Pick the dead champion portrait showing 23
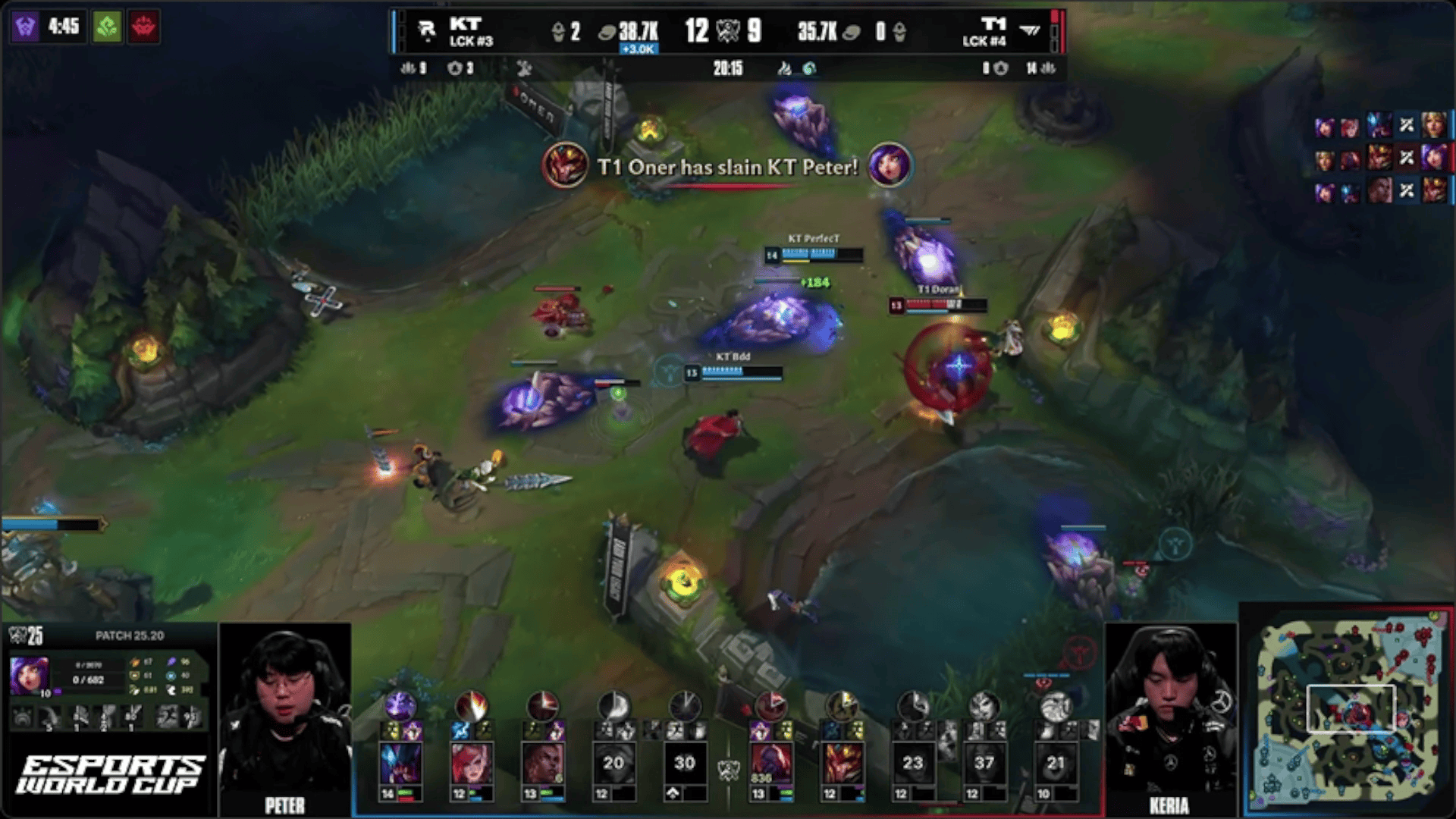This screenshot has width=1456, height=819. coord(912,764)
